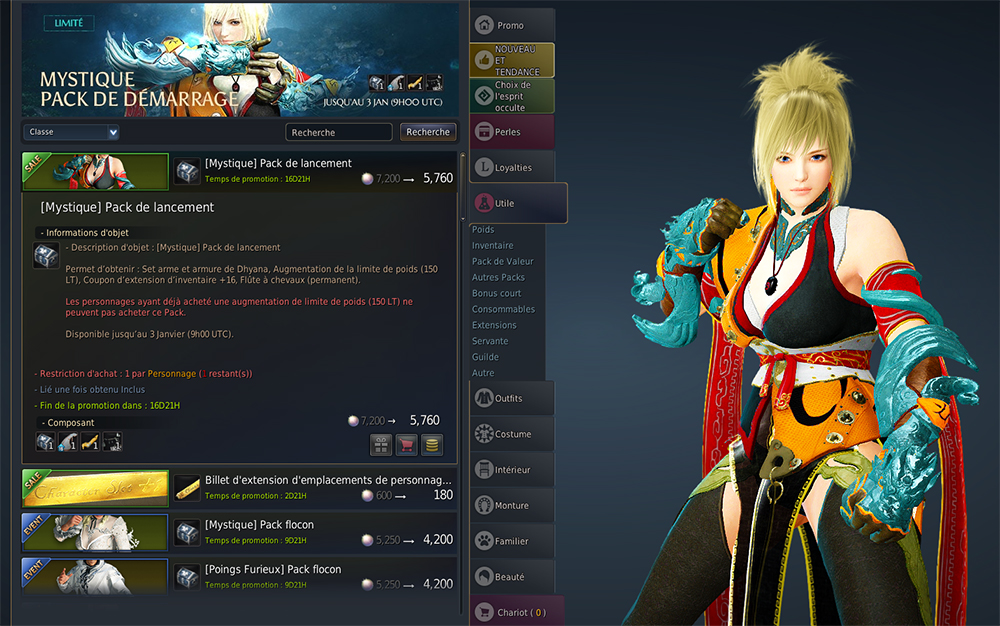Switch to the Perles category
The height and width of the screenshot is (626, 1000).
point(510,132)
